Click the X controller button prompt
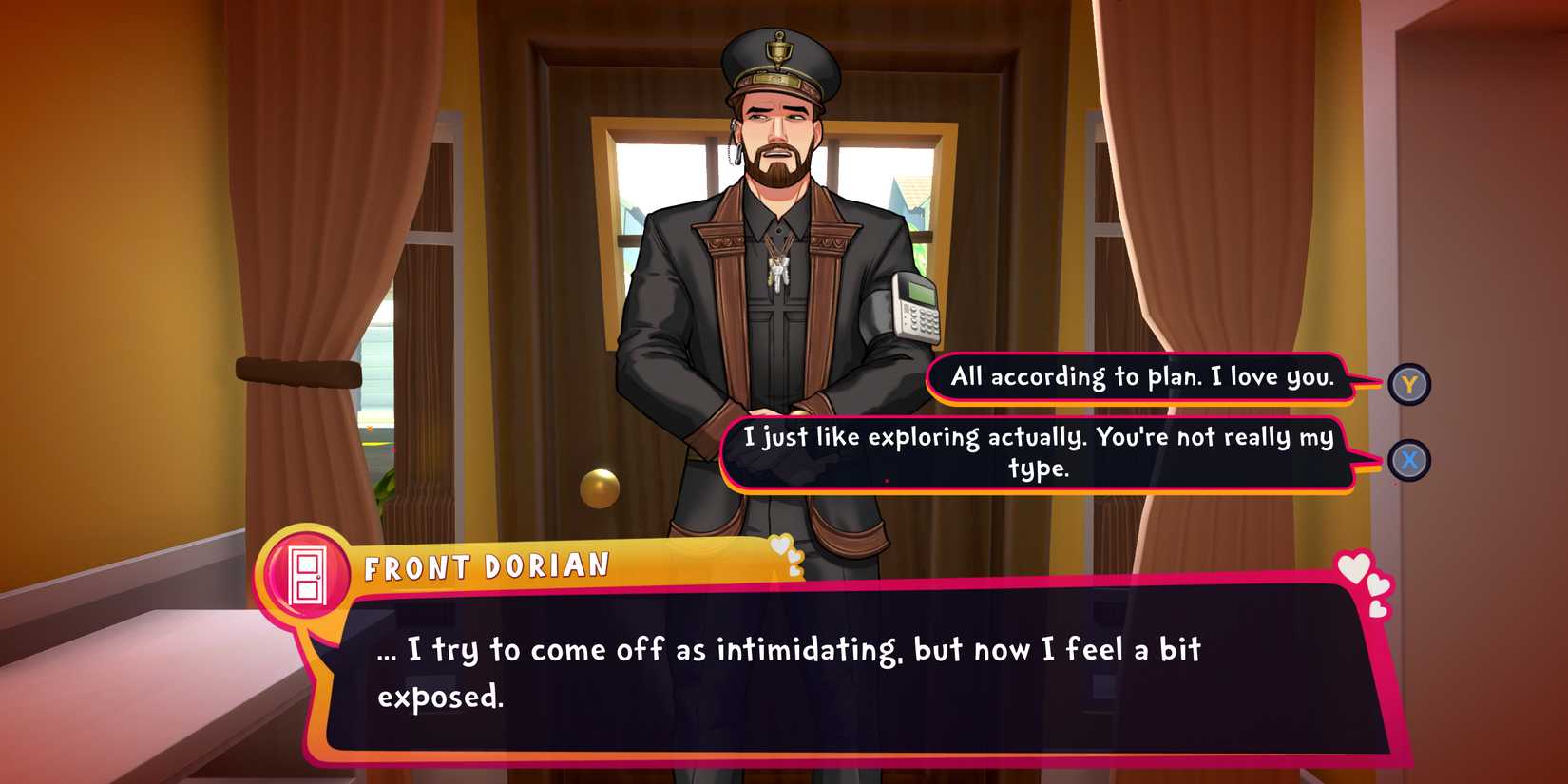 click(x=1410, y=460)
